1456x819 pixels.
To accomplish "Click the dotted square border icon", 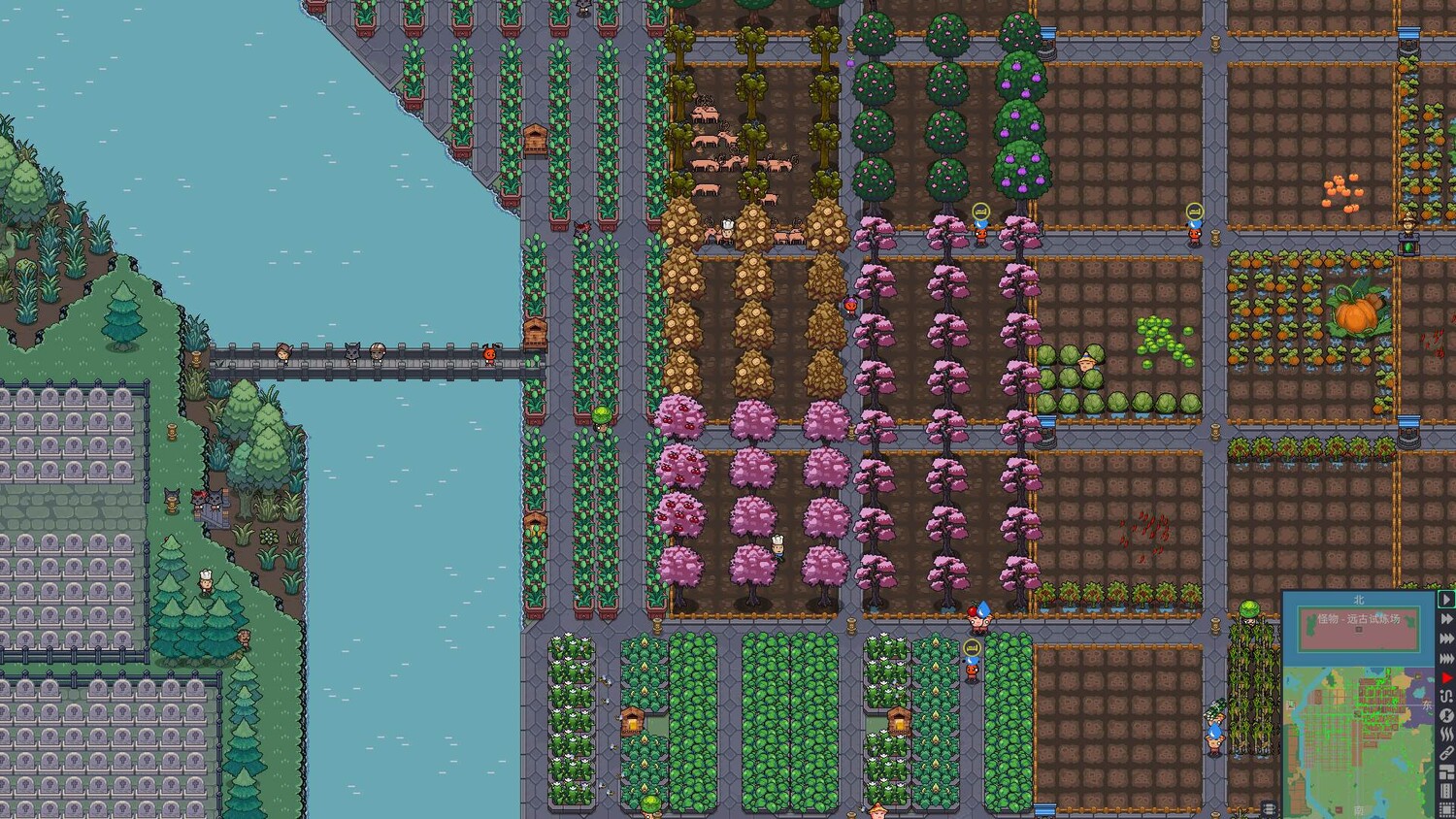I will tap(1446, 810).
